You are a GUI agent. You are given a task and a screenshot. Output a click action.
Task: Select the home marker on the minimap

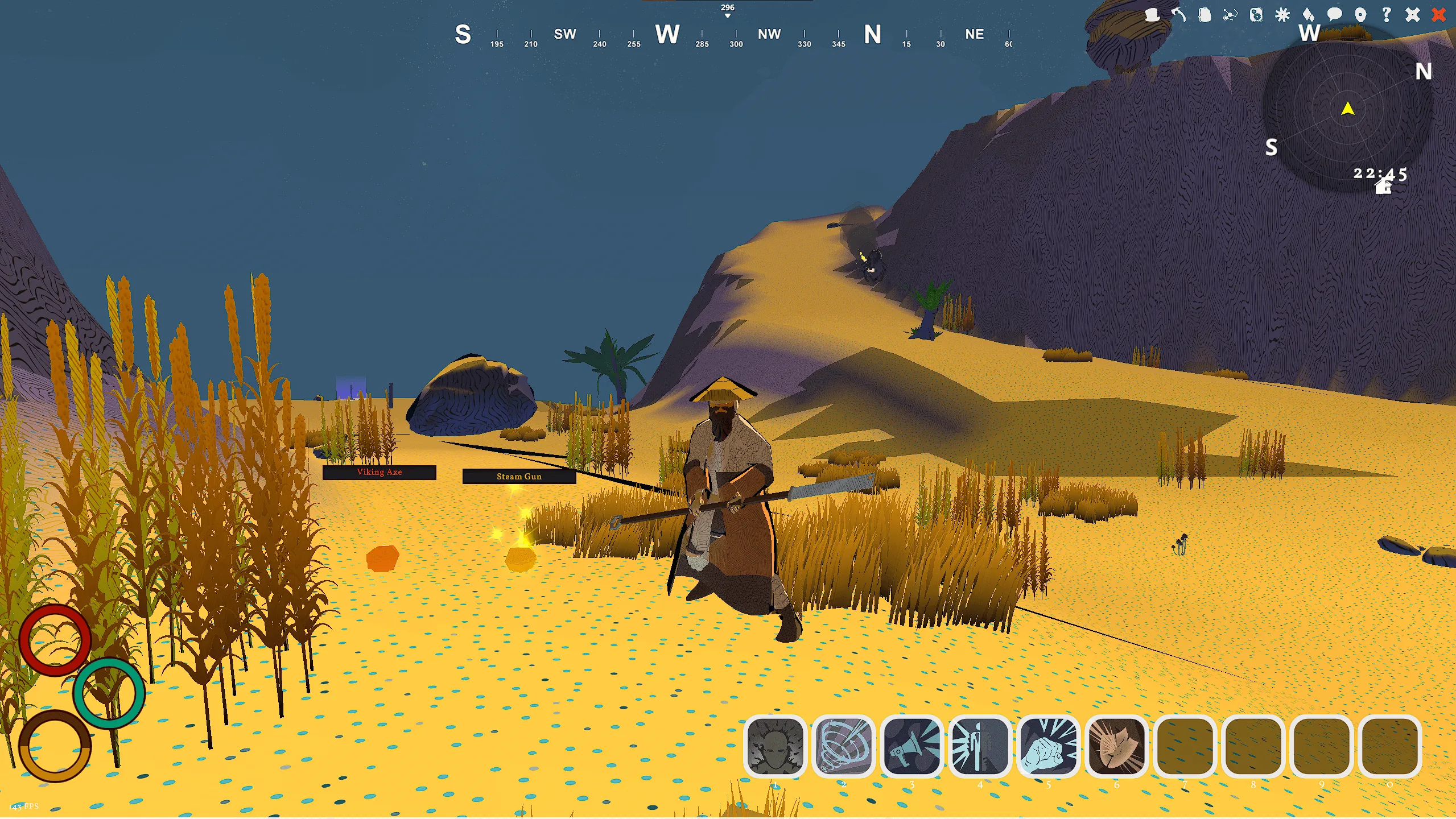1383,187
